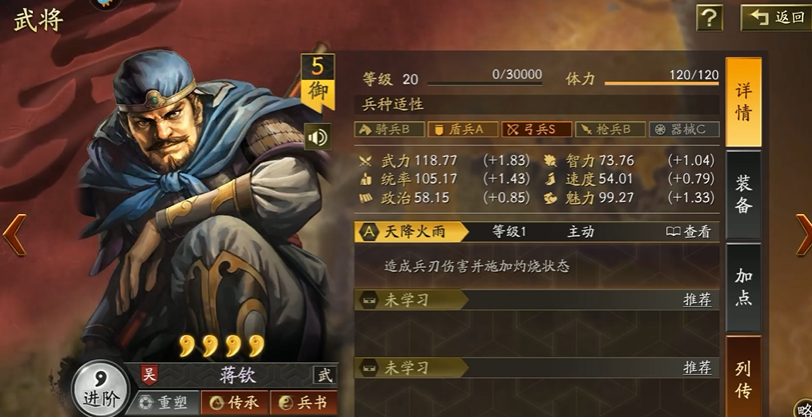Select the 器械C siege aptitude
Viewport: 812px width, 417px height.
pyautogui.click(x=684, y=129)
